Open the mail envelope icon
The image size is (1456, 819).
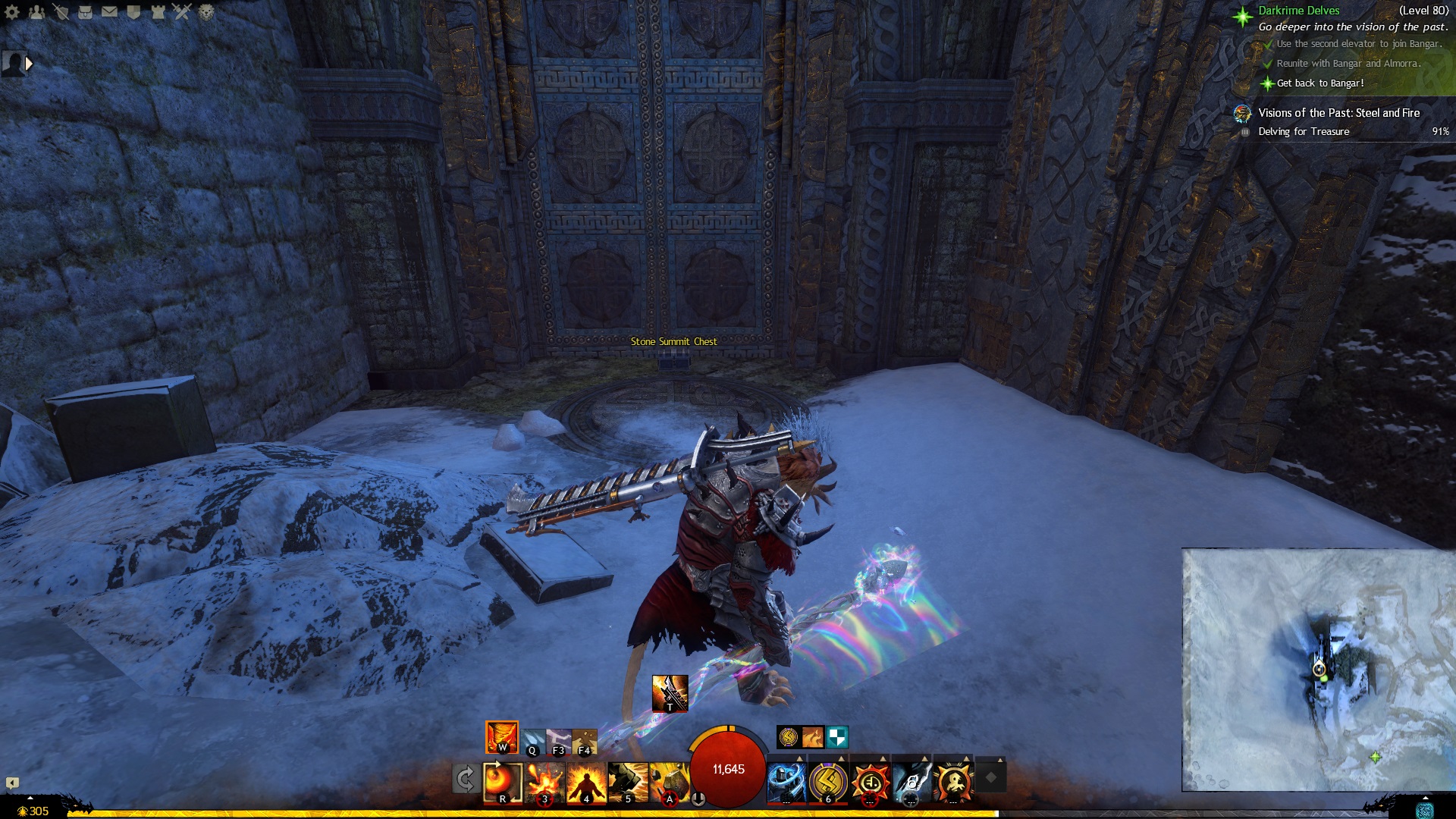pyautogui.click(x=109, y=12)
